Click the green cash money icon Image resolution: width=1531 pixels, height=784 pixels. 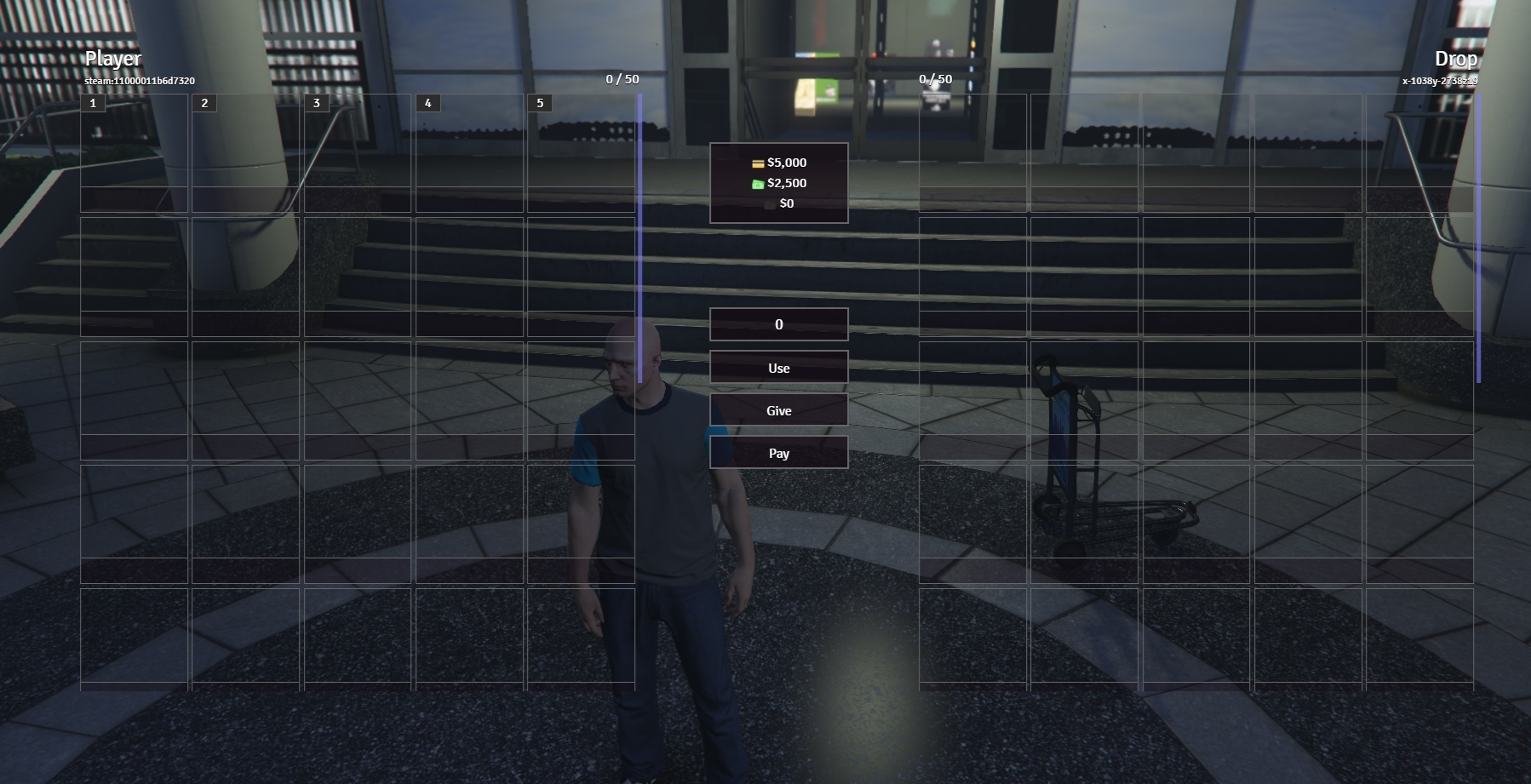pos(757,183)
